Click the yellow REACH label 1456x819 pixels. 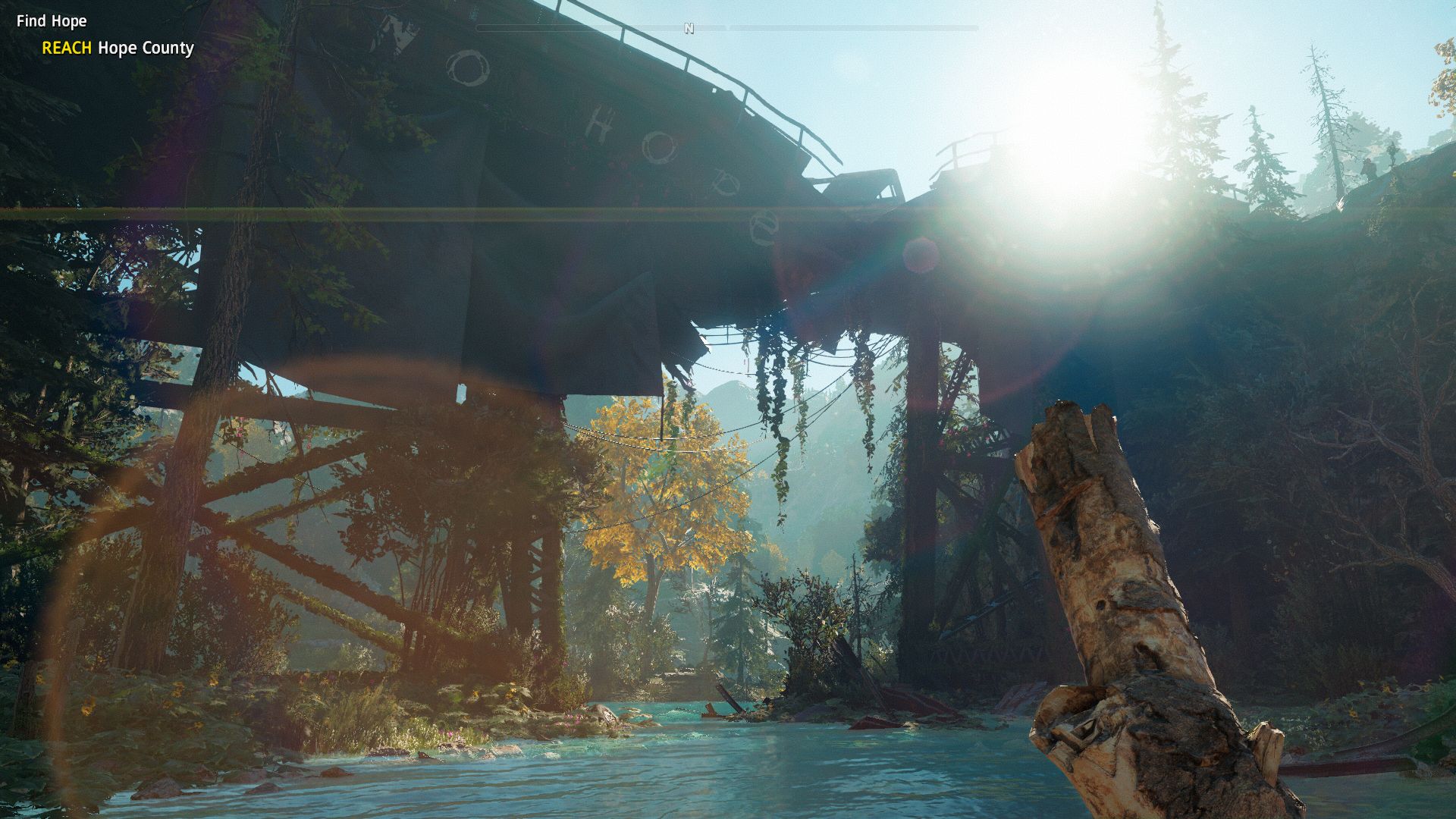tap(67, 49)
